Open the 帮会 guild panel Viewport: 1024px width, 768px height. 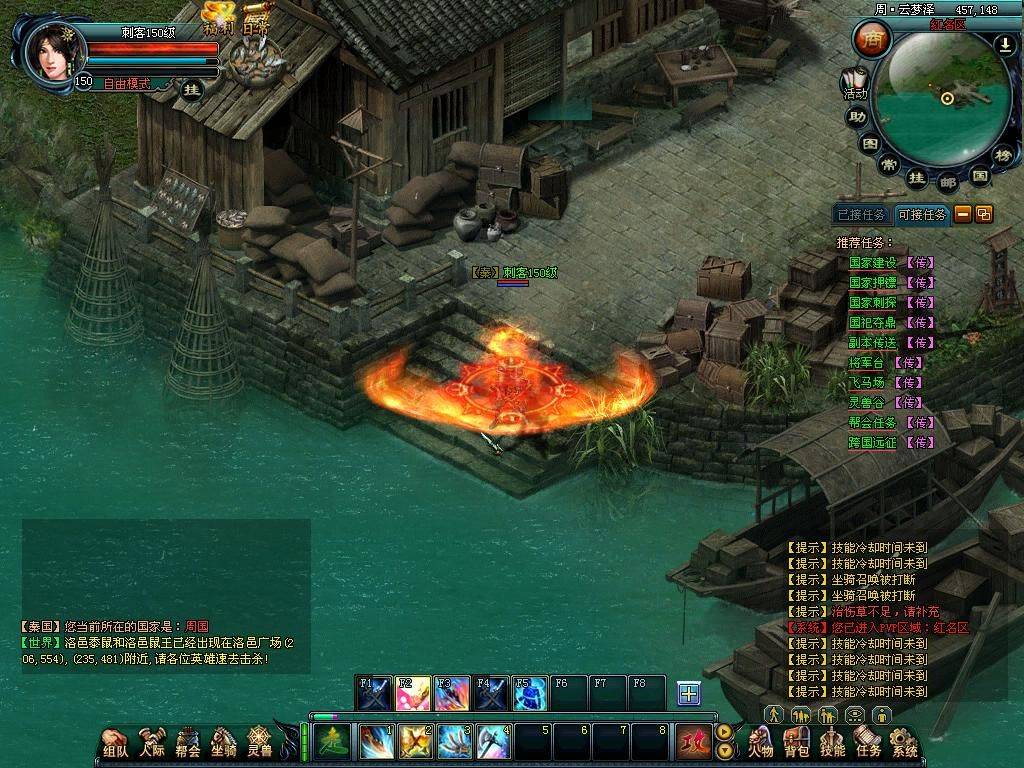coord(188,743)
